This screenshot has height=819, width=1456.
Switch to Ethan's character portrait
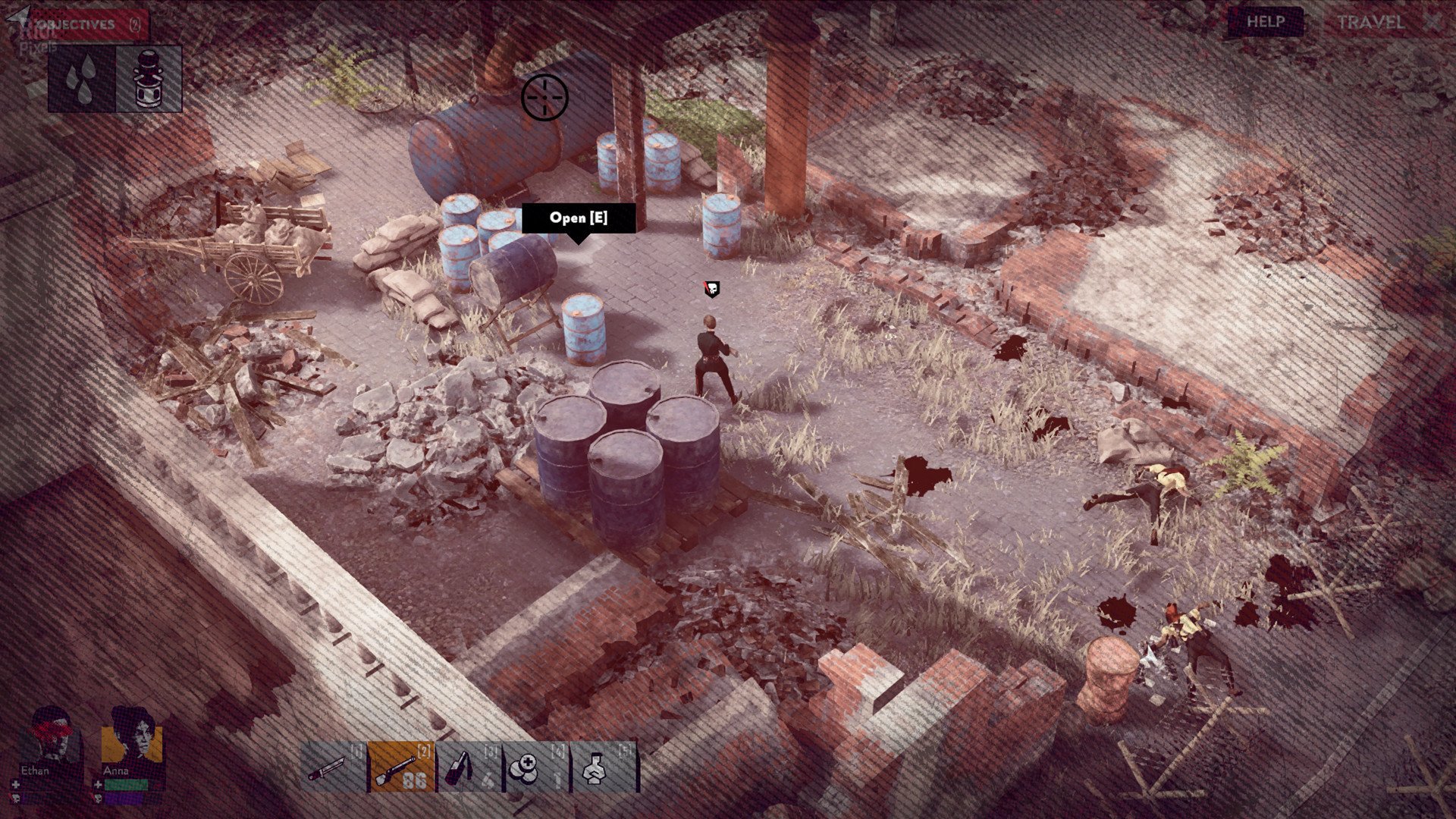pyautogui.click(x=51, y=737)
